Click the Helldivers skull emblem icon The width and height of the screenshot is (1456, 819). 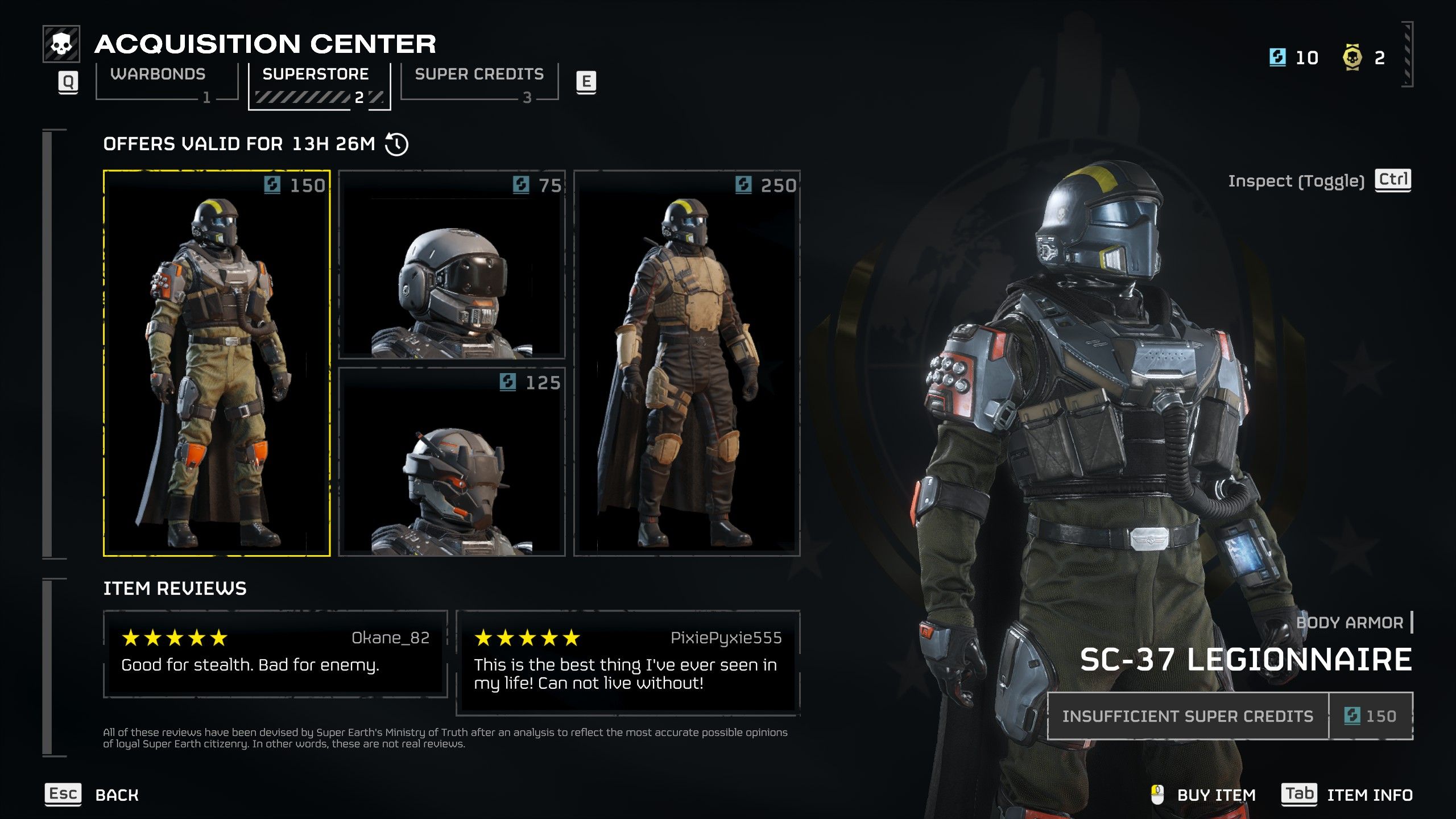62,42
